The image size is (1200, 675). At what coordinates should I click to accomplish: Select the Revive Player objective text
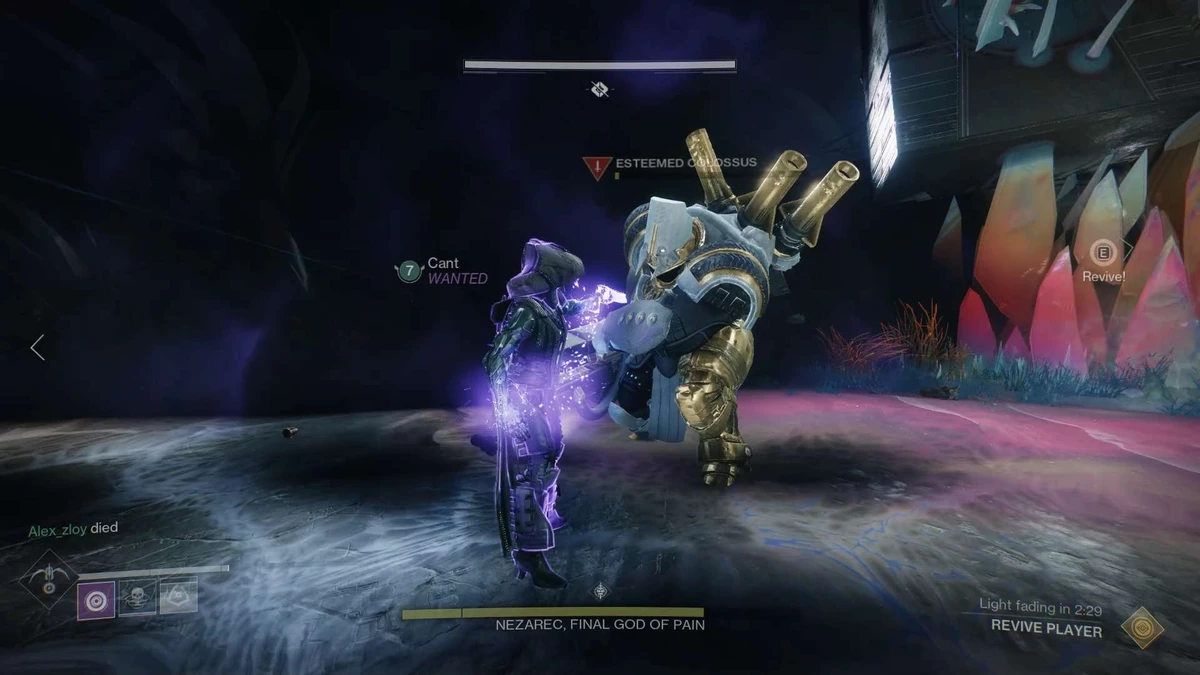click(1046, 629)
